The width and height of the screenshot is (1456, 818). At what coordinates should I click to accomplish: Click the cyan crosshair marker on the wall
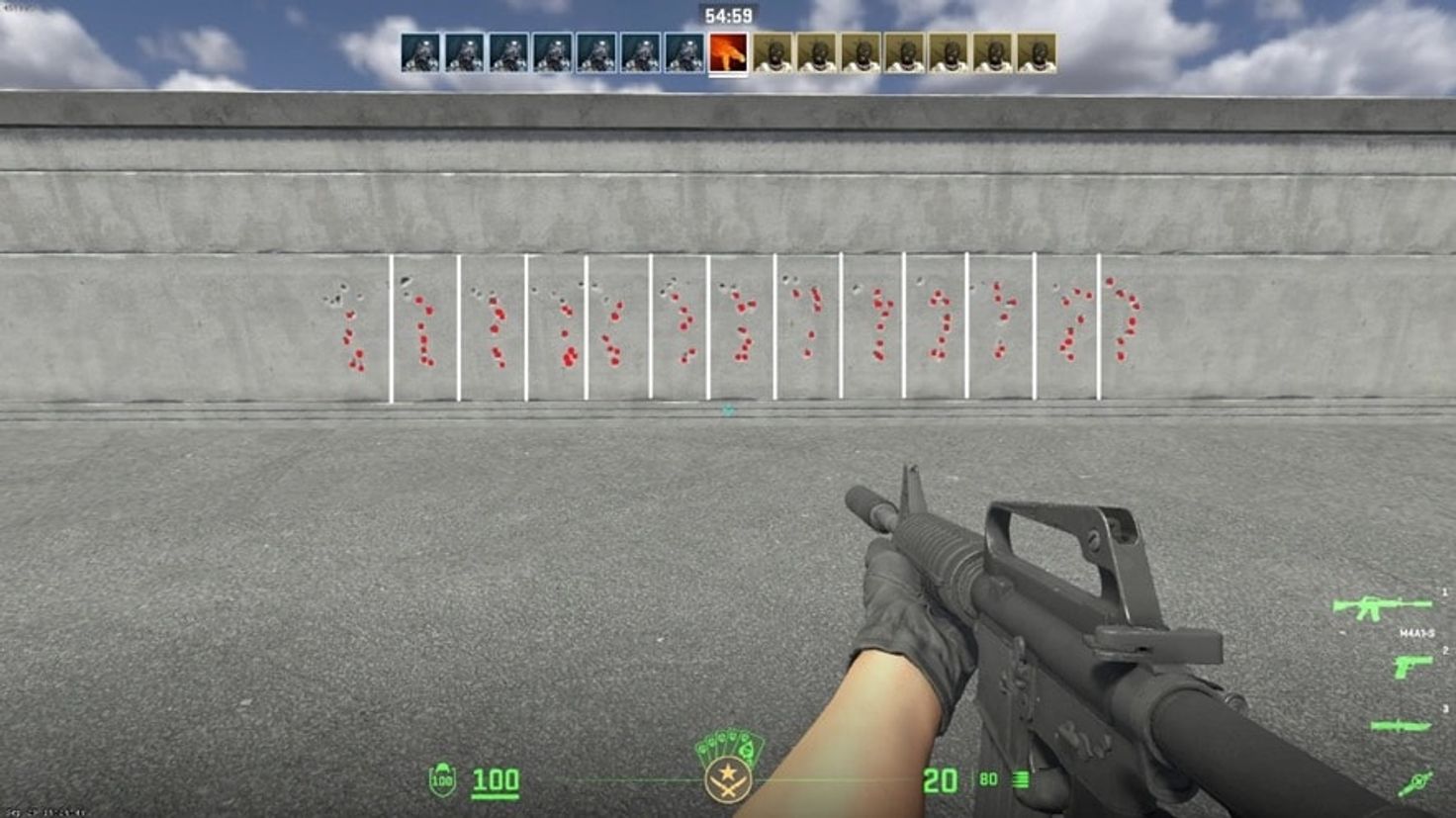(729, 409)
